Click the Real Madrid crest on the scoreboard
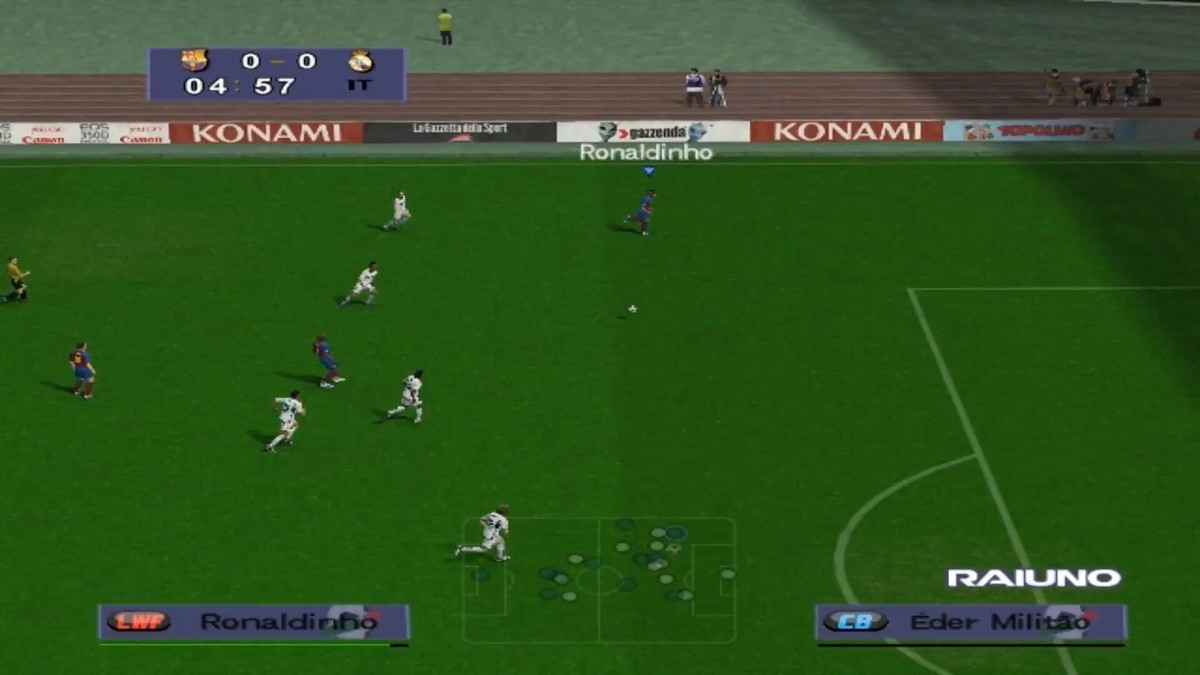Viewport: 1200px width, 675px height. coord(360,61)
